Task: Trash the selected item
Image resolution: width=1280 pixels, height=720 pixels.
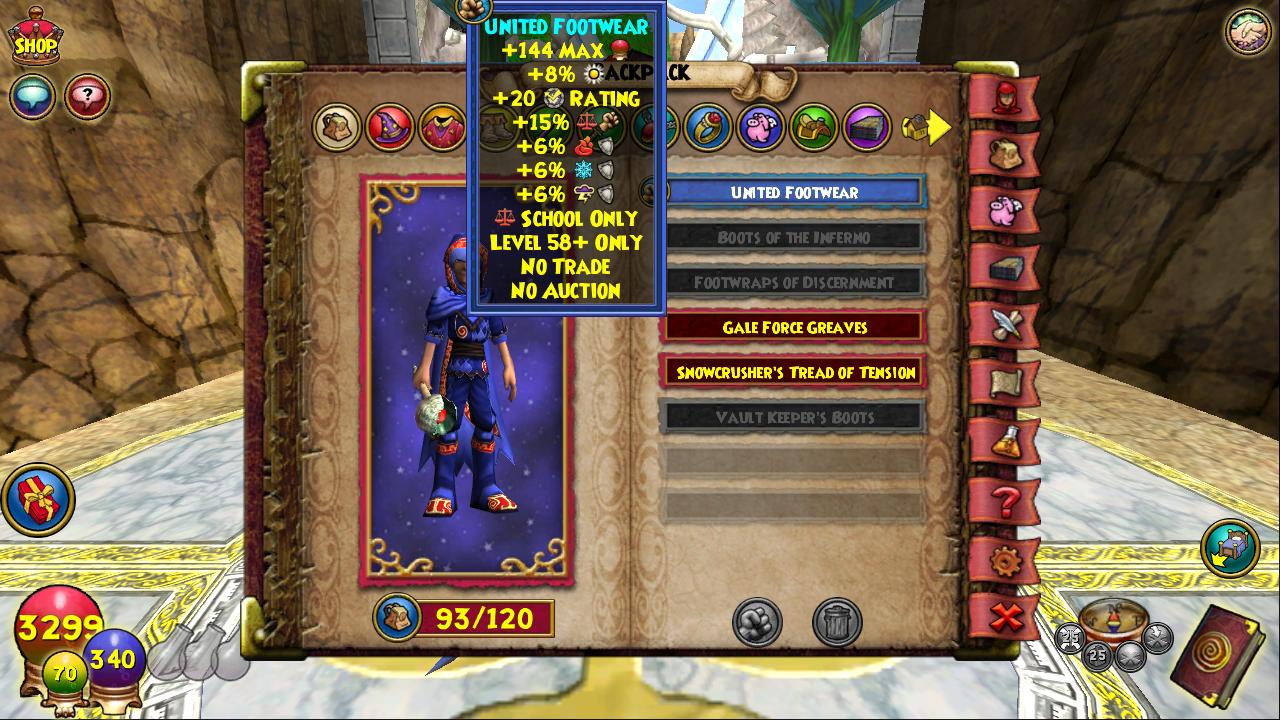Action: tap(837, 622)
